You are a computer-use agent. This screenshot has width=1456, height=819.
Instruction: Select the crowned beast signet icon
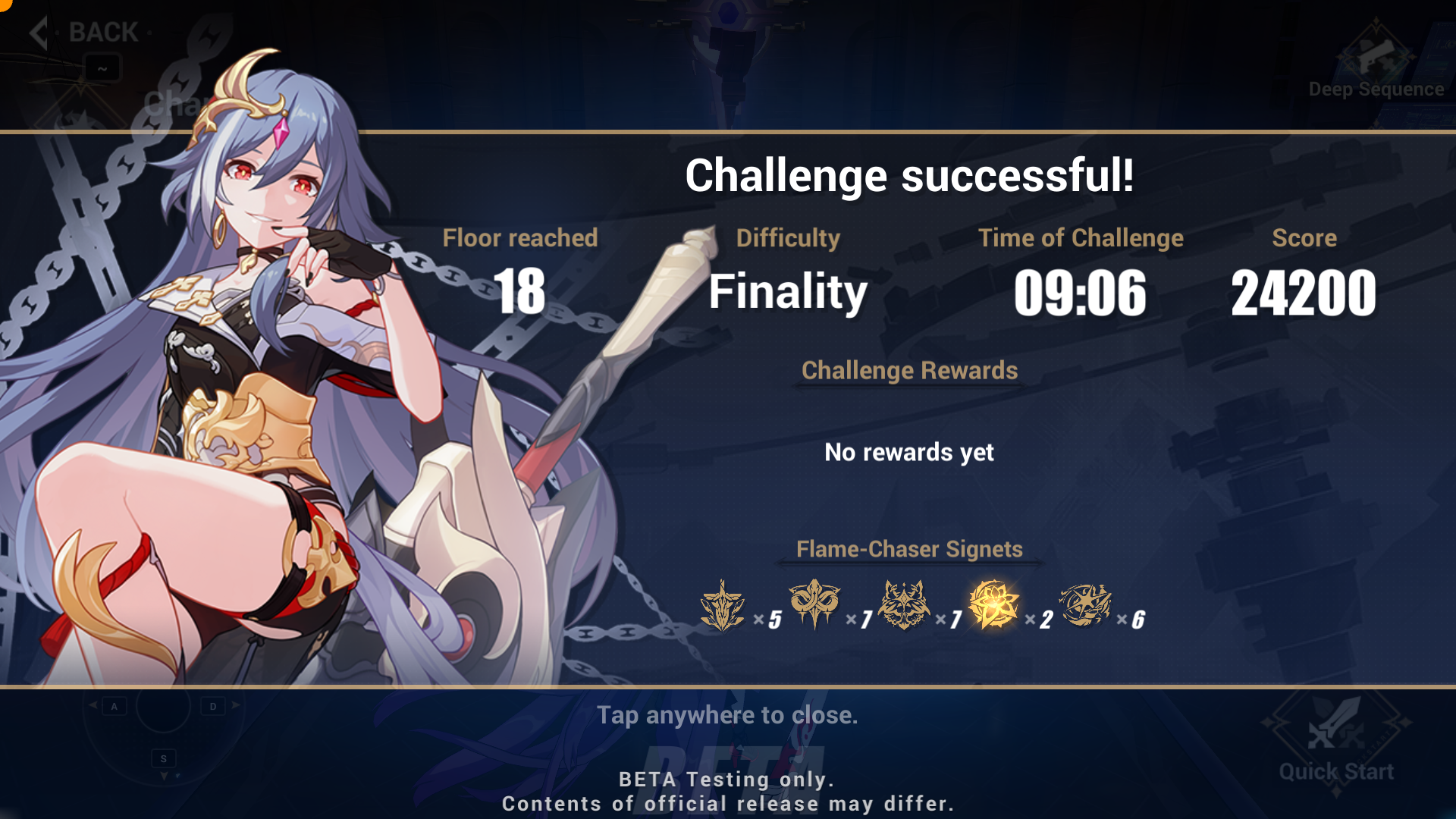(902, 605)
